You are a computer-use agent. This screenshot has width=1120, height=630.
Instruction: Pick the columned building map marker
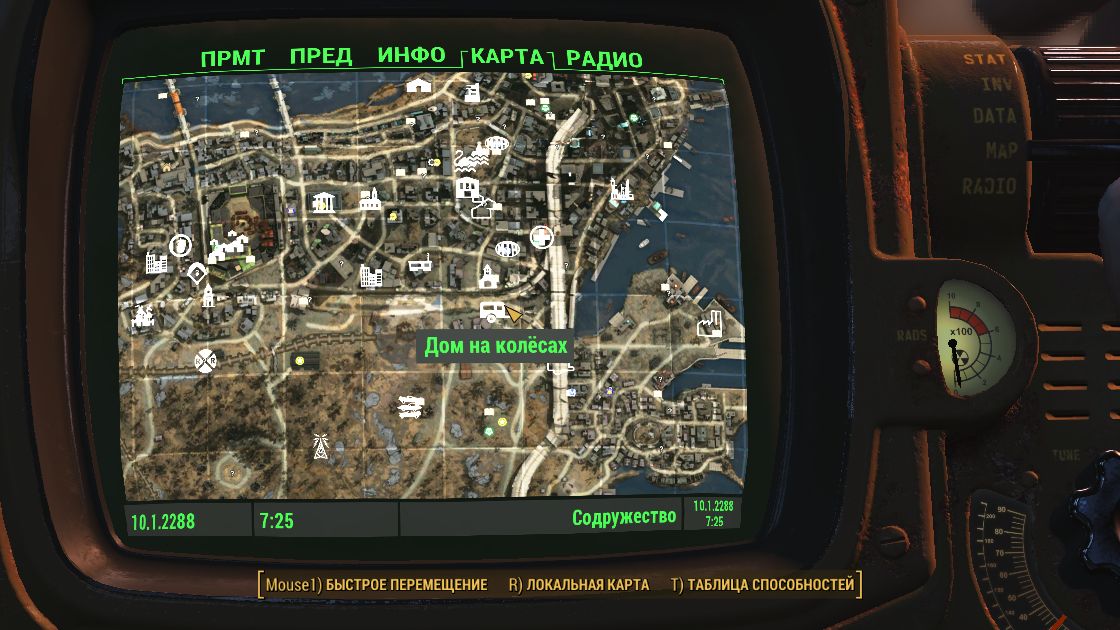click(323, 202)
